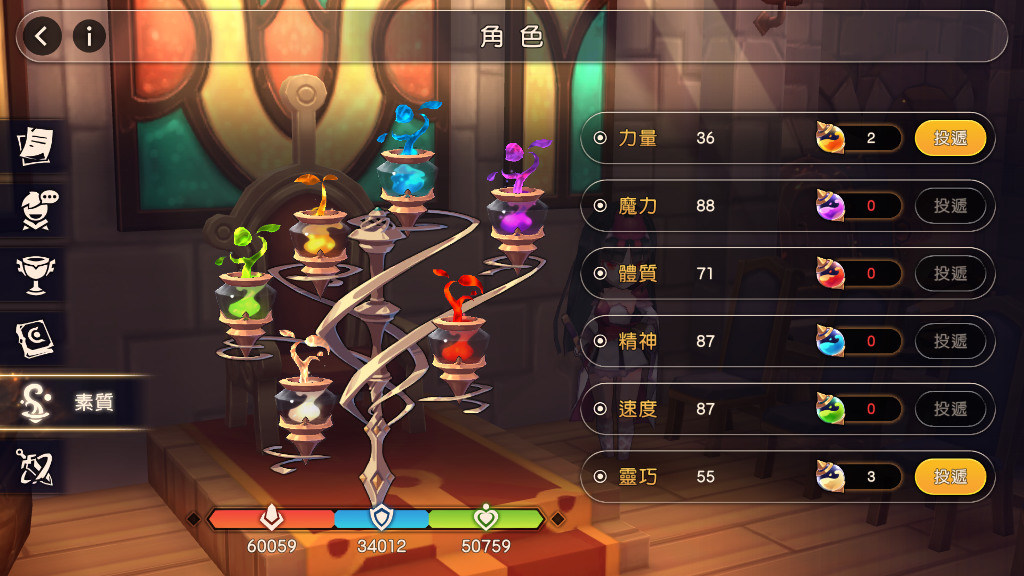Select the 靈巧 attribute radio dot
Screen dimensions: 1024x576
click(x=600, y=477)
